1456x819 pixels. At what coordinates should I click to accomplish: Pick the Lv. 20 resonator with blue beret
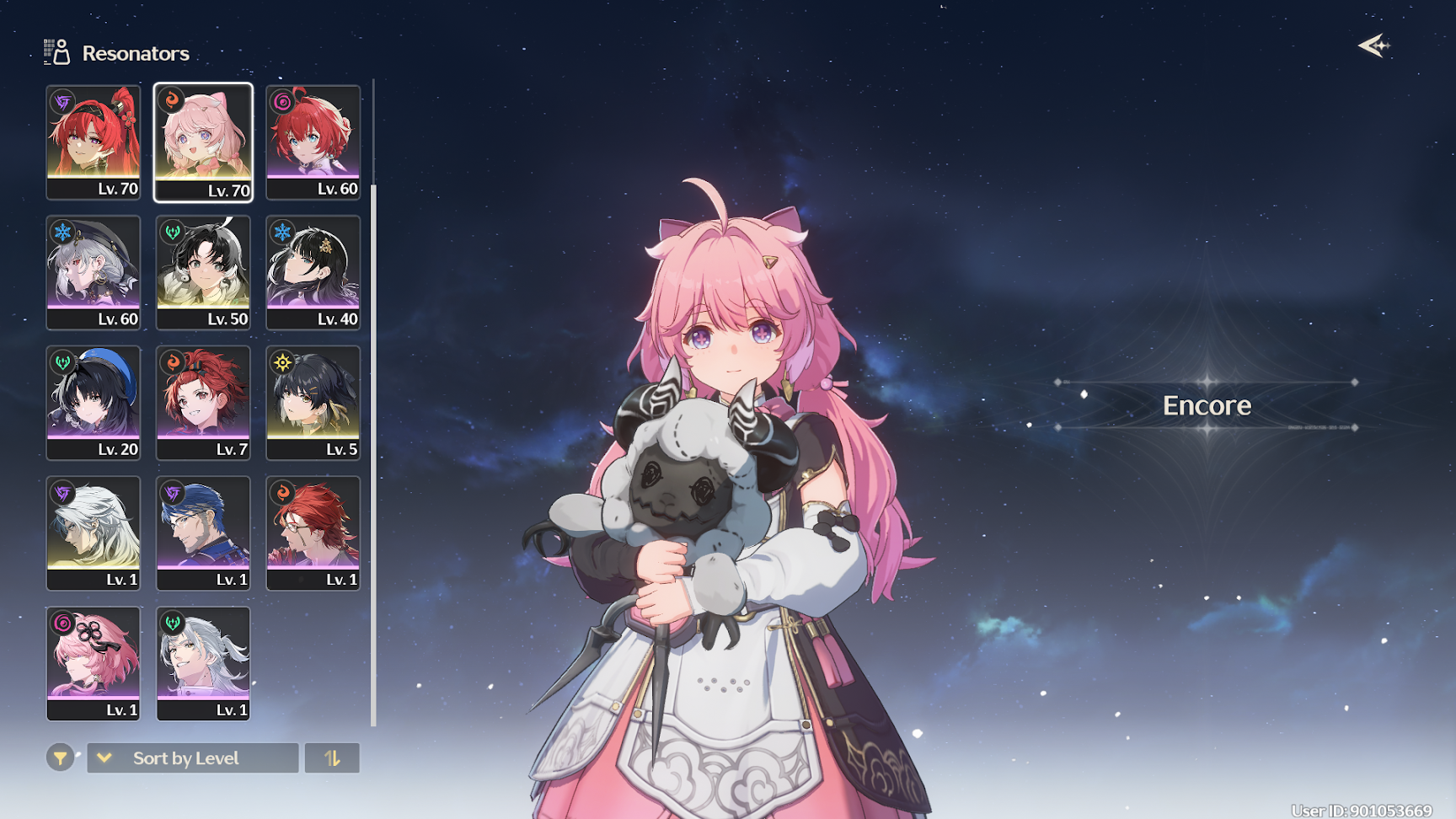click(94, 403)
